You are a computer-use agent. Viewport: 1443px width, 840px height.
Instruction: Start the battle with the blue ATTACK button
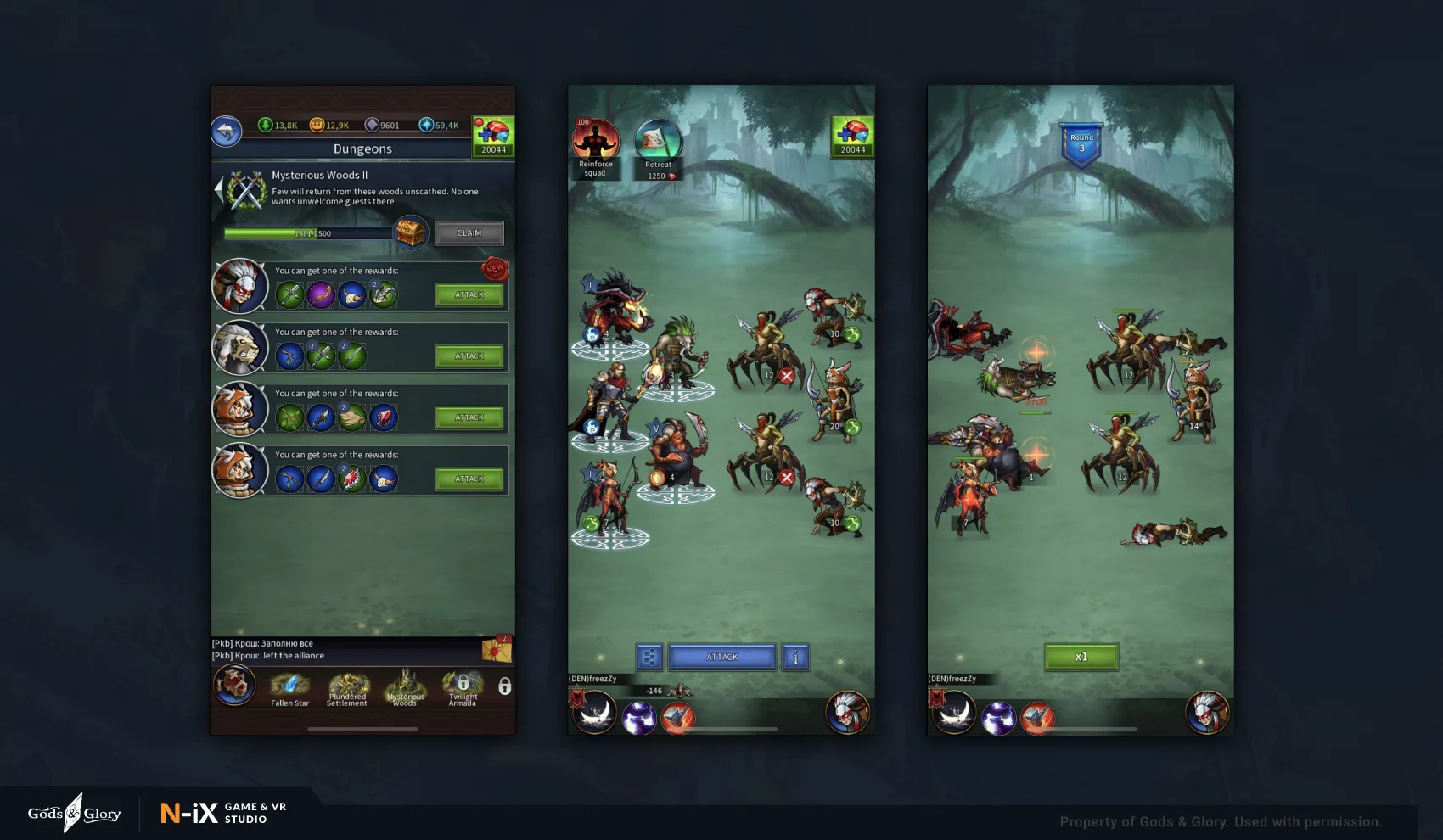[722, 657]
